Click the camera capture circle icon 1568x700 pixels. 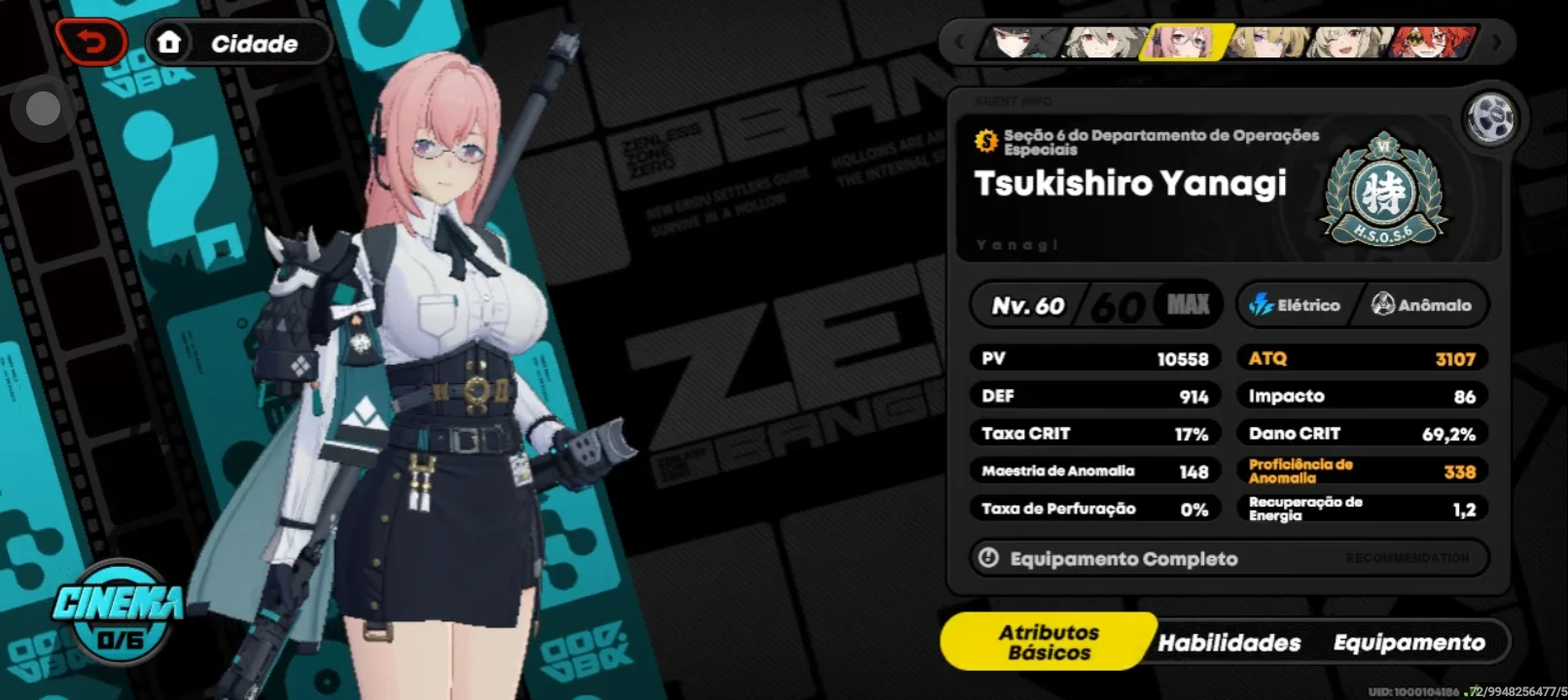pyautogui.click(x=42, y=108)
